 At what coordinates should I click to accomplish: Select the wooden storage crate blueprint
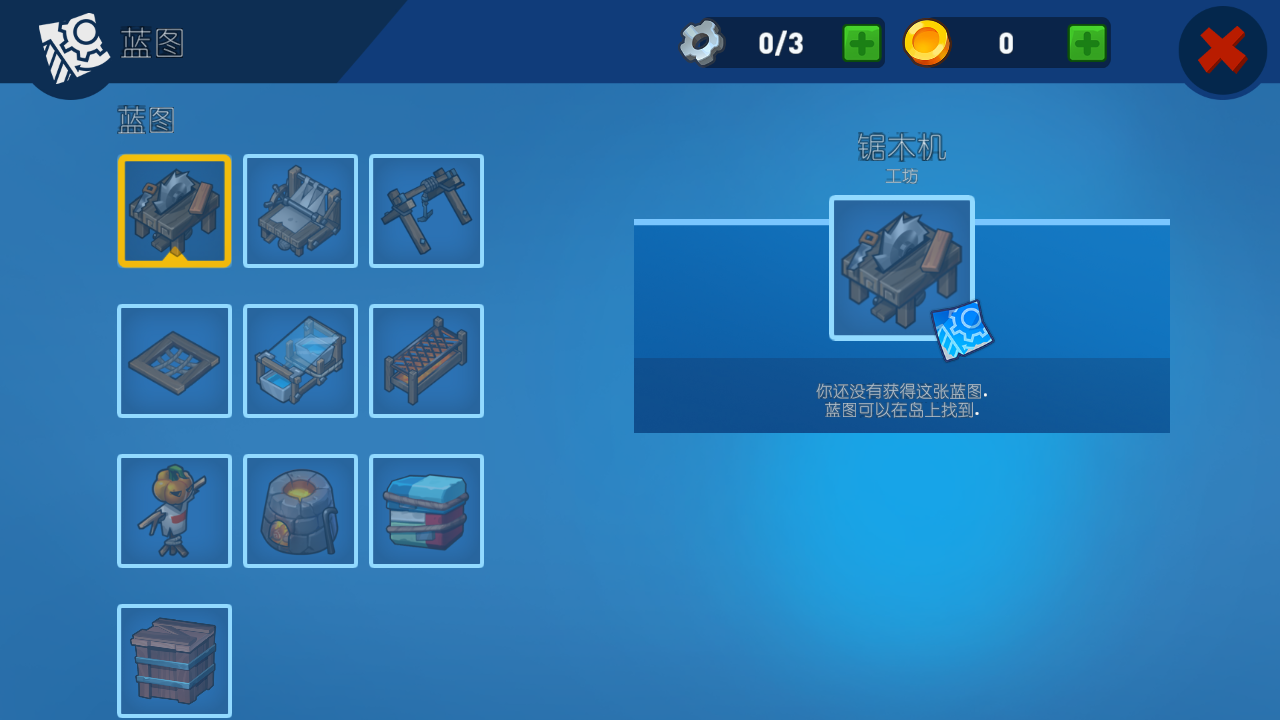[174, 661]
